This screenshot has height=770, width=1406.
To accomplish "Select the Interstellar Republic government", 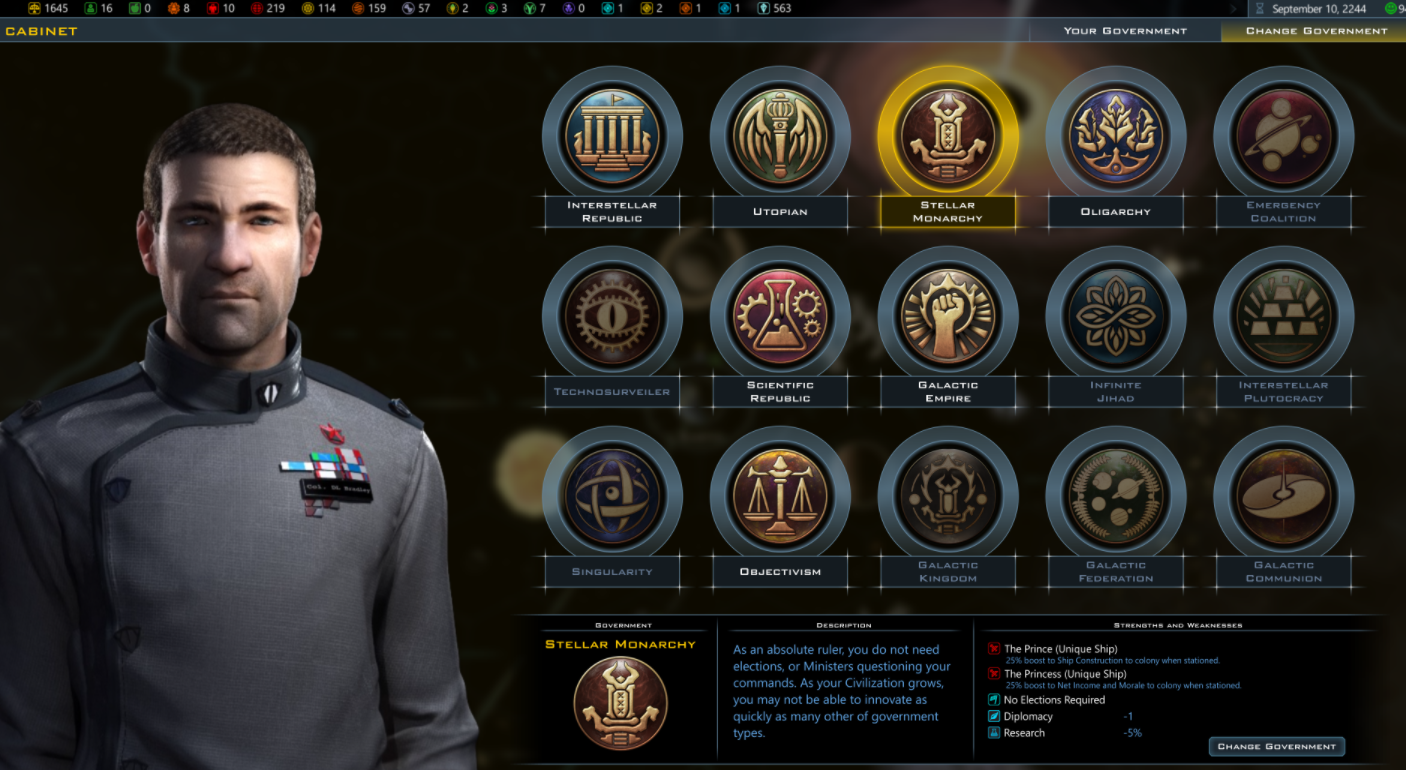I will (612, 136).
